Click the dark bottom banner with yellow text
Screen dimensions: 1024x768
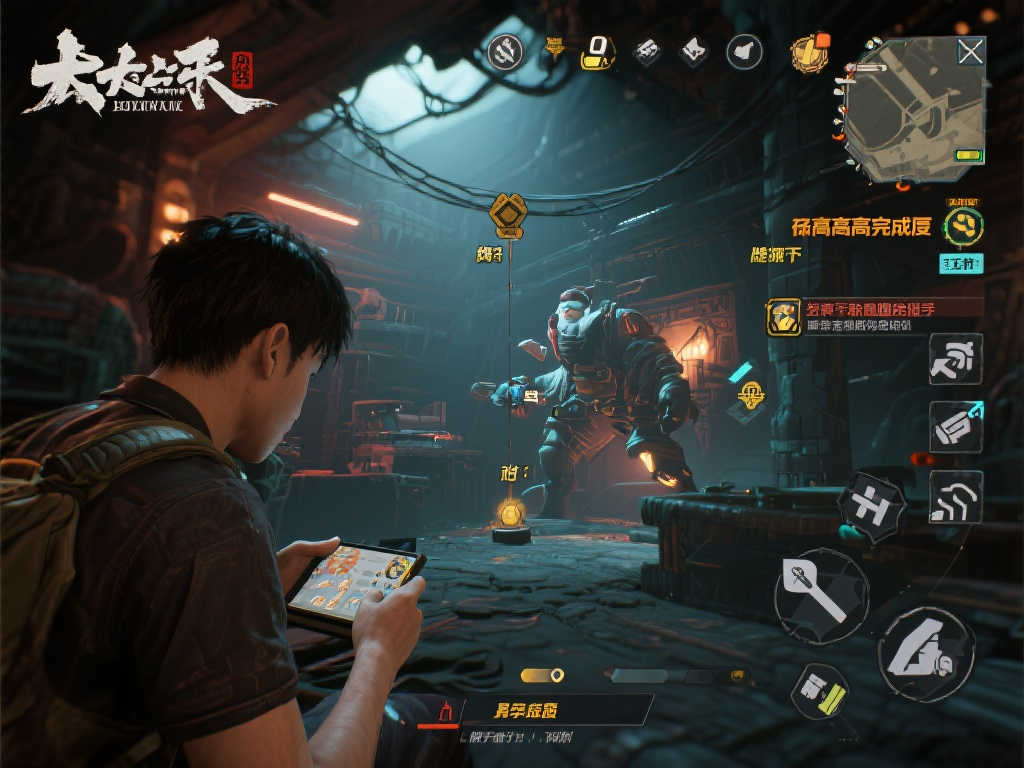pyautogui.click(x=540, y=710)
